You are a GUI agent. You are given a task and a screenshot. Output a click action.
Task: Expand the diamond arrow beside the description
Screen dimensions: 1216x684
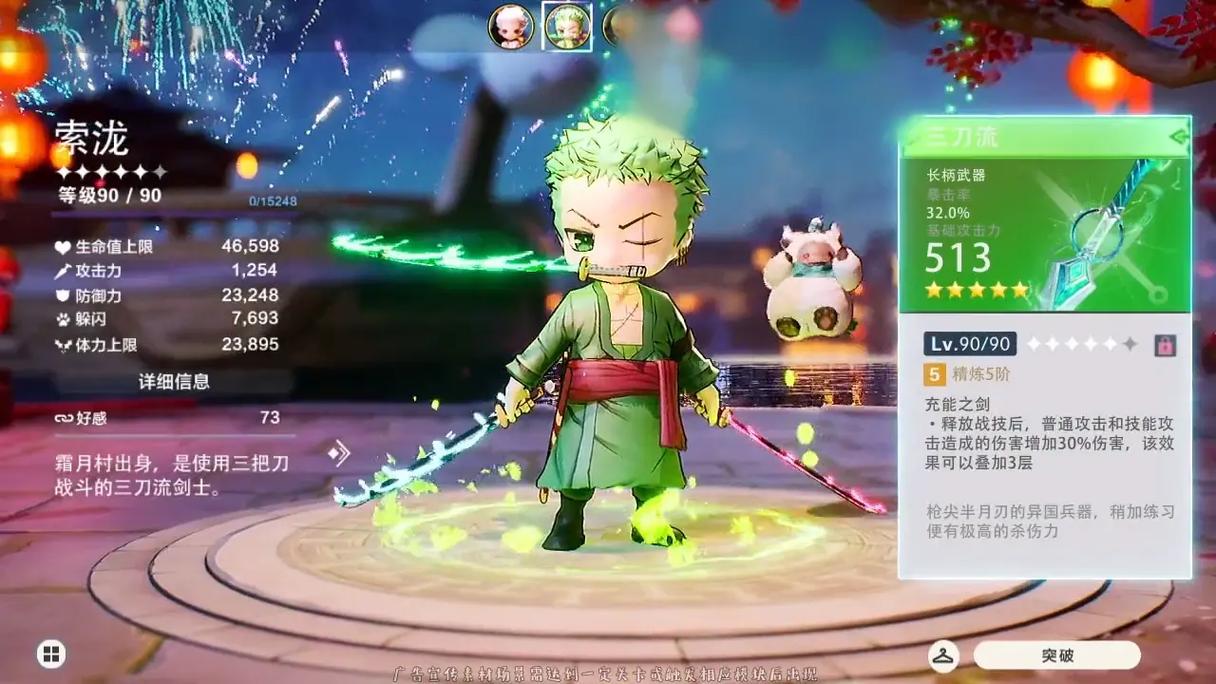pyautogui.click(x=339, y=453)
